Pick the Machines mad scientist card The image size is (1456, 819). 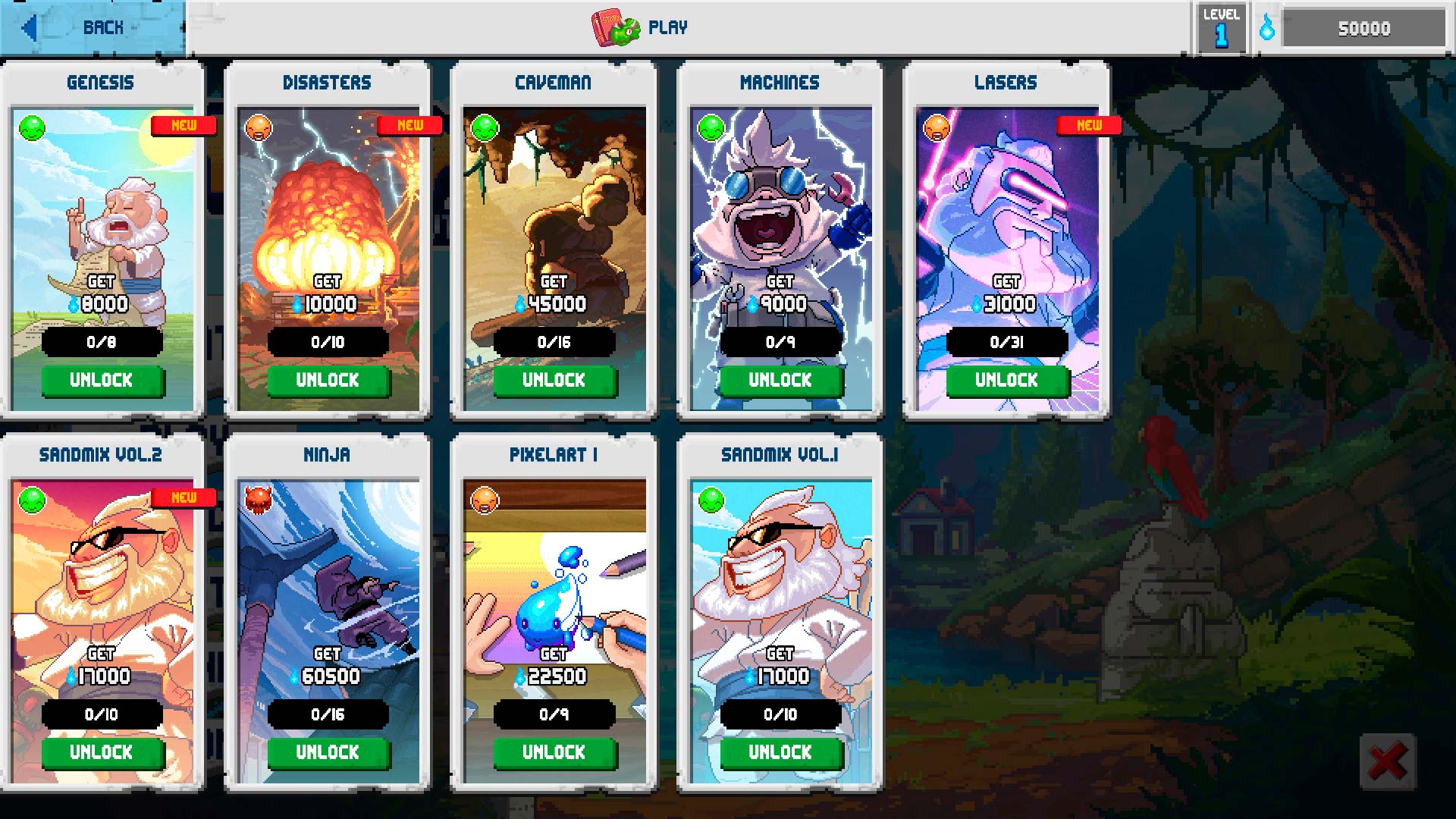[780, 205]
